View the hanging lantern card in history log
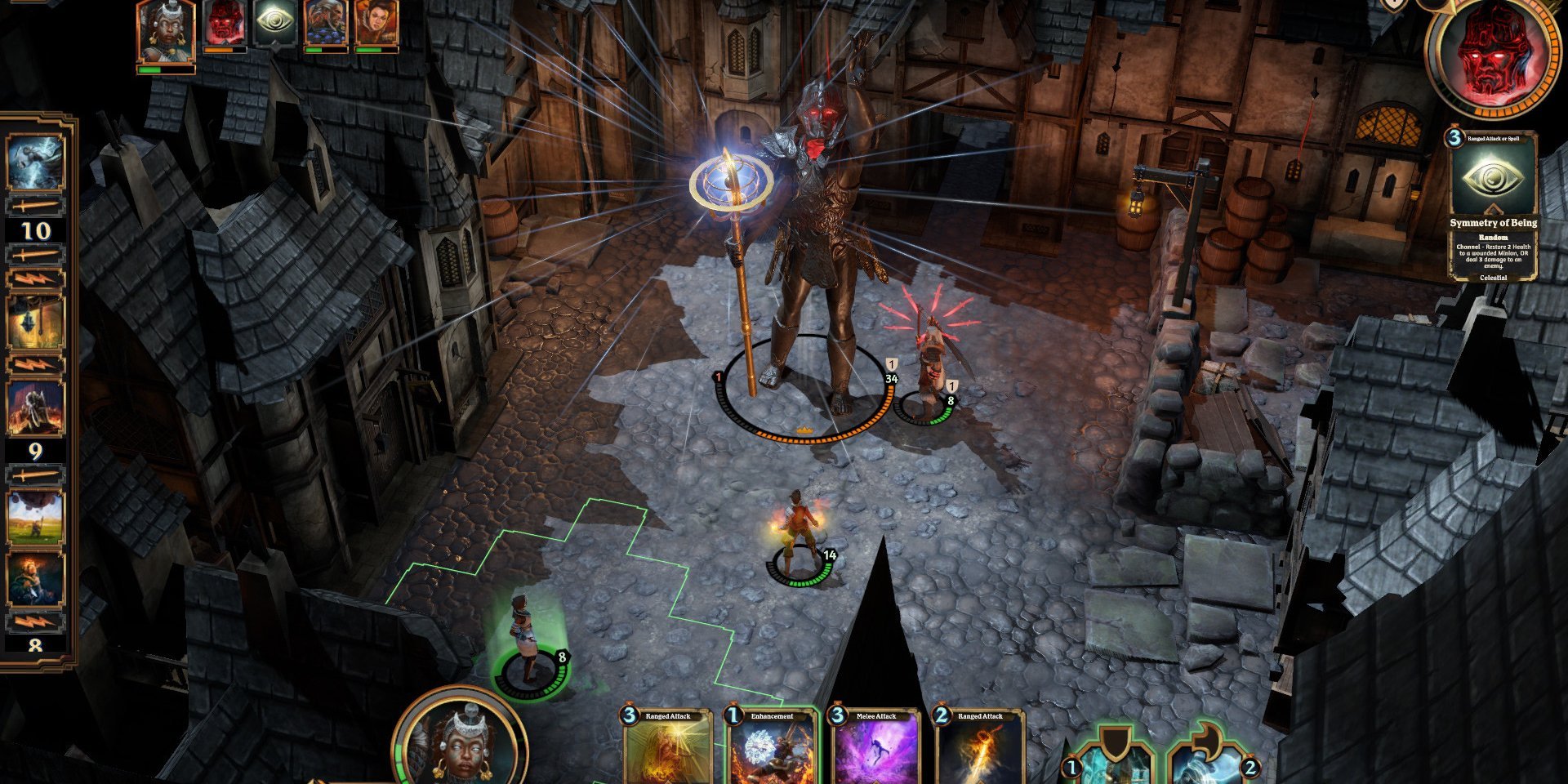The image size is (1568, 784). 35,323
